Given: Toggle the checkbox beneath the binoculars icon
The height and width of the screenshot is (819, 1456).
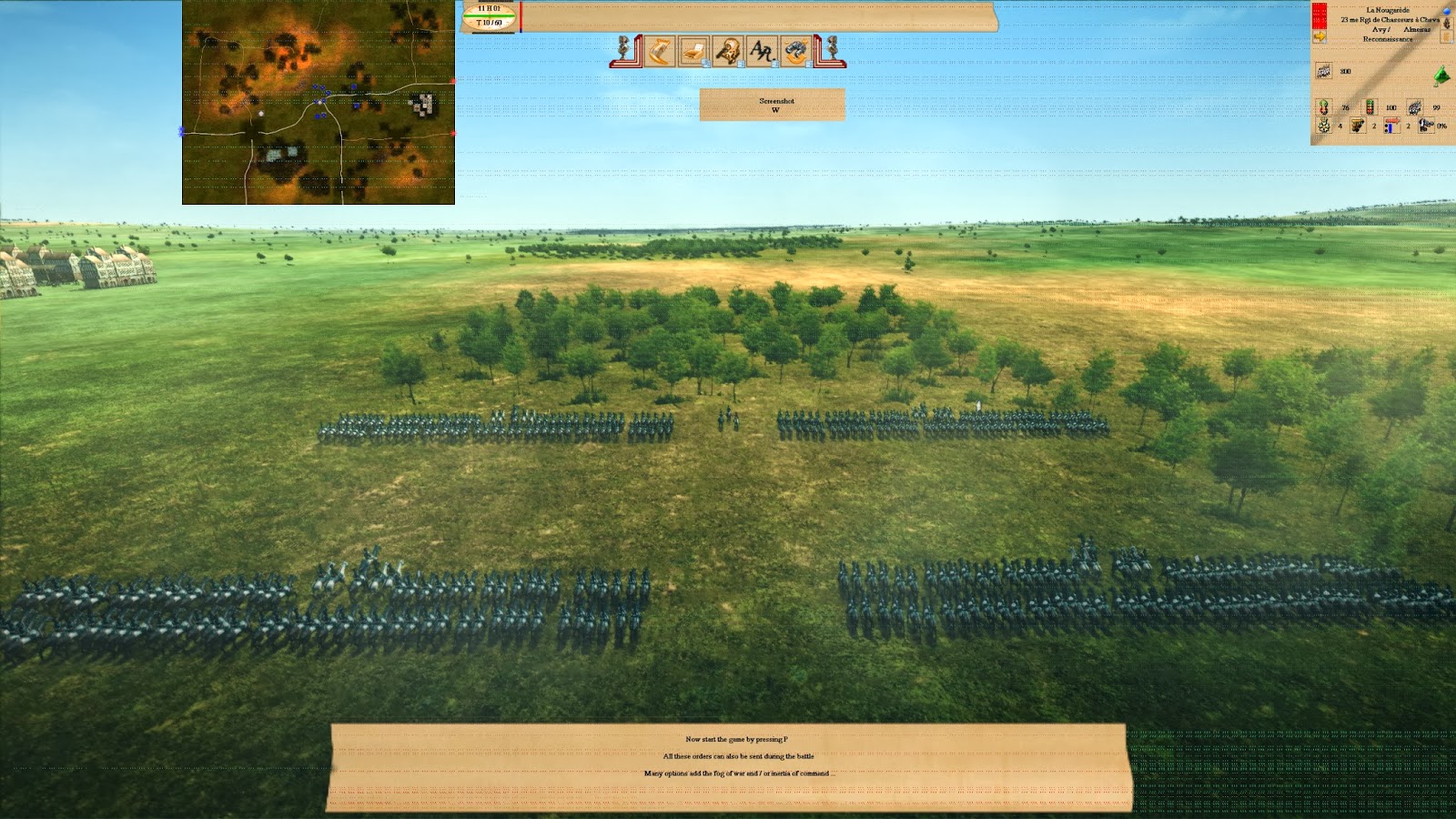Looking at the screenshot, I should point(808,64).
